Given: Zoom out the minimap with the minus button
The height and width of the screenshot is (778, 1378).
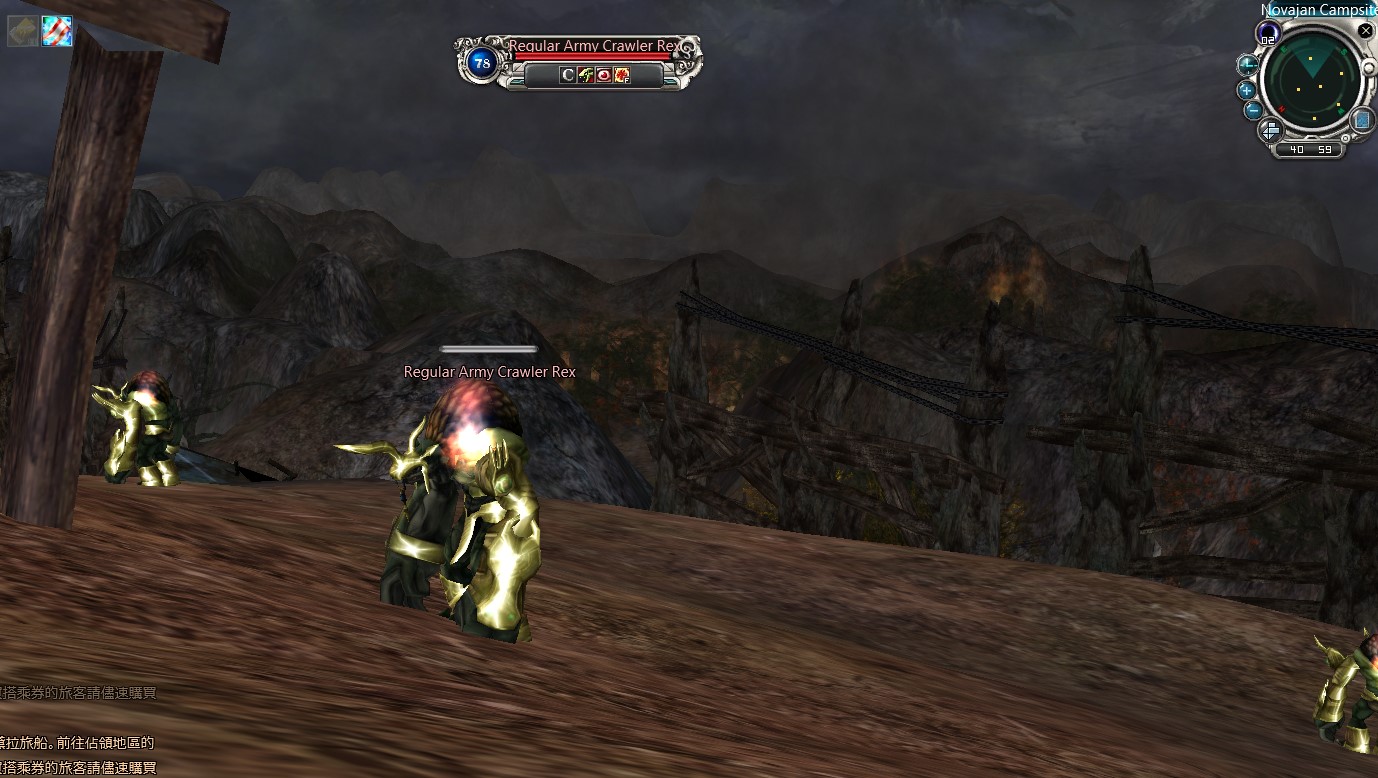Looking at the screenshot, I should pos(1253,111).
